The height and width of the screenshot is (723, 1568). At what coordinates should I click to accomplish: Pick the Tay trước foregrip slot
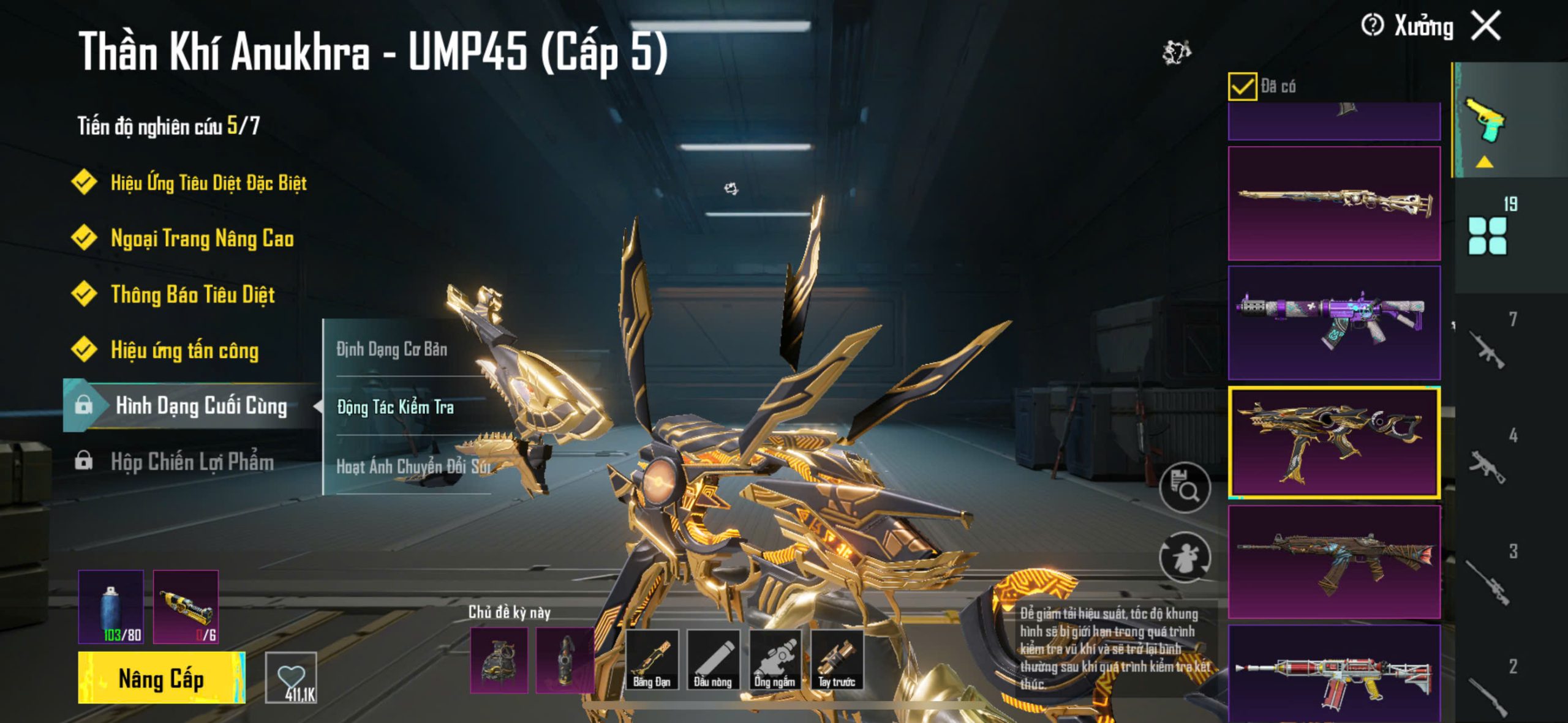[x=837, y=660]
